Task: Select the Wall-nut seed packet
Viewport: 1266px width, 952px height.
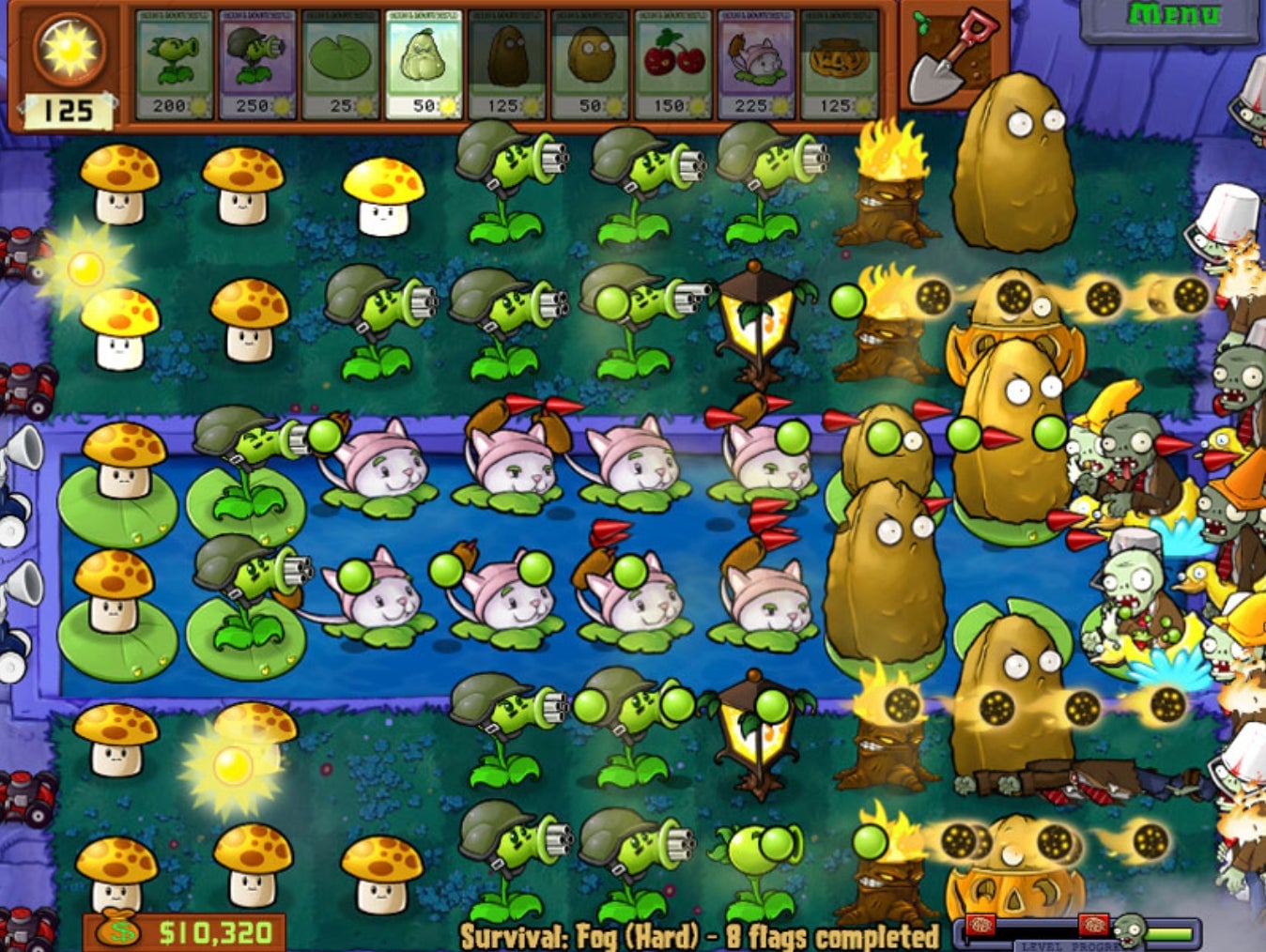Action: pyautogui.click(x=582, y=61)
